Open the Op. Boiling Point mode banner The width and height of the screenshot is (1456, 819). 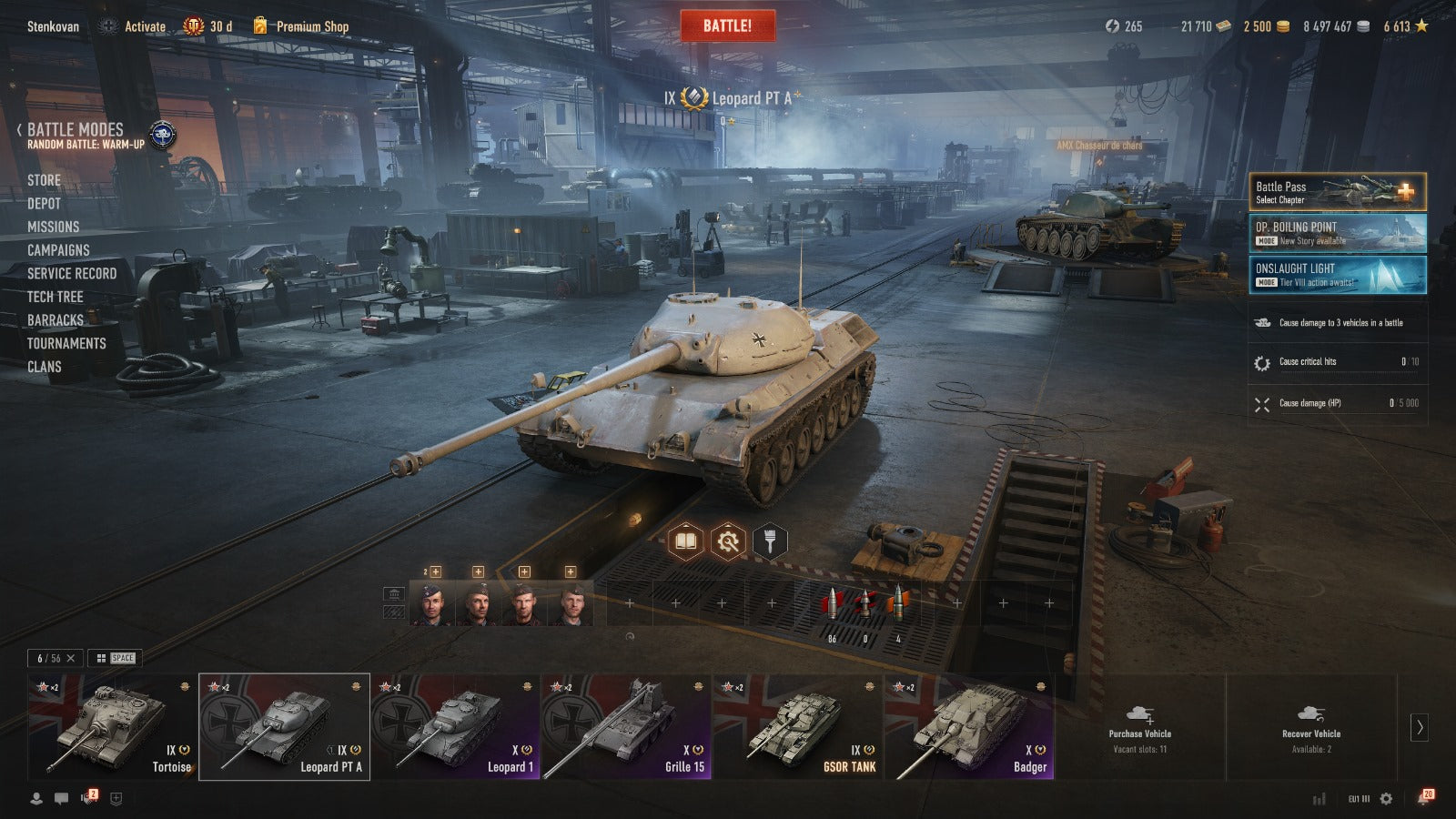[1336, 233]
